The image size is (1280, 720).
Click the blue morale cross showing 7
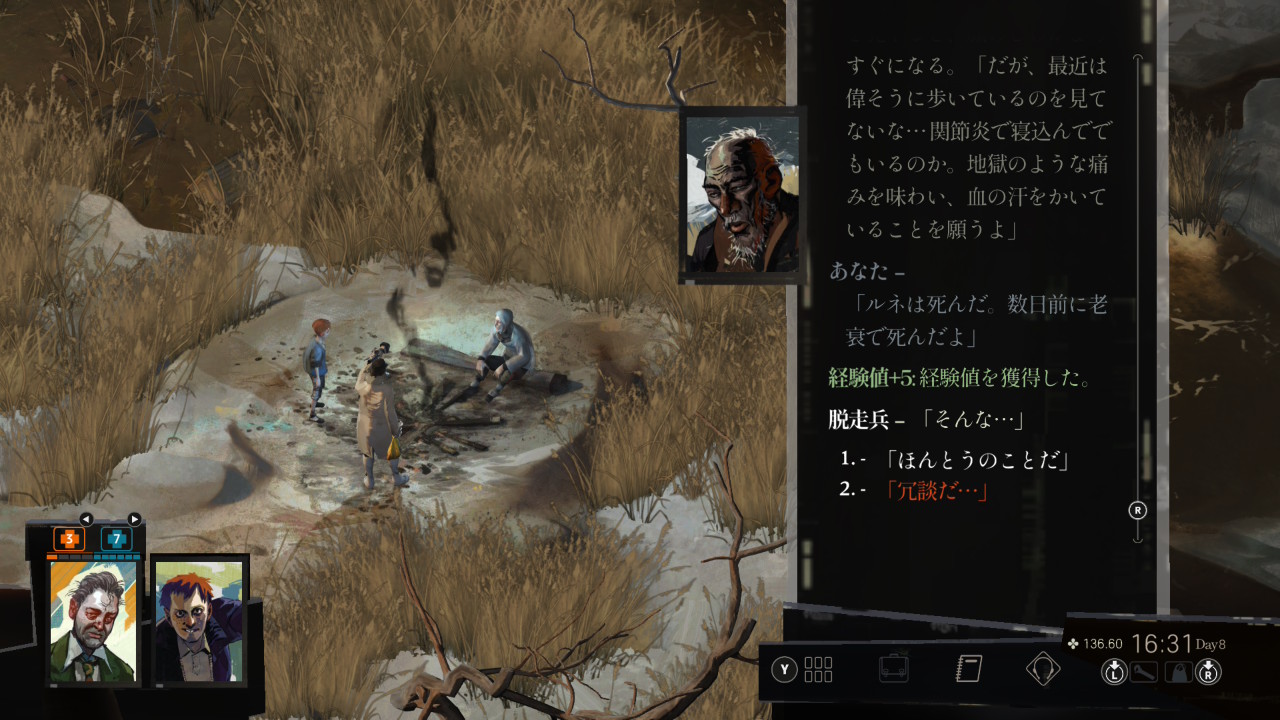click(x=117, y=539)
